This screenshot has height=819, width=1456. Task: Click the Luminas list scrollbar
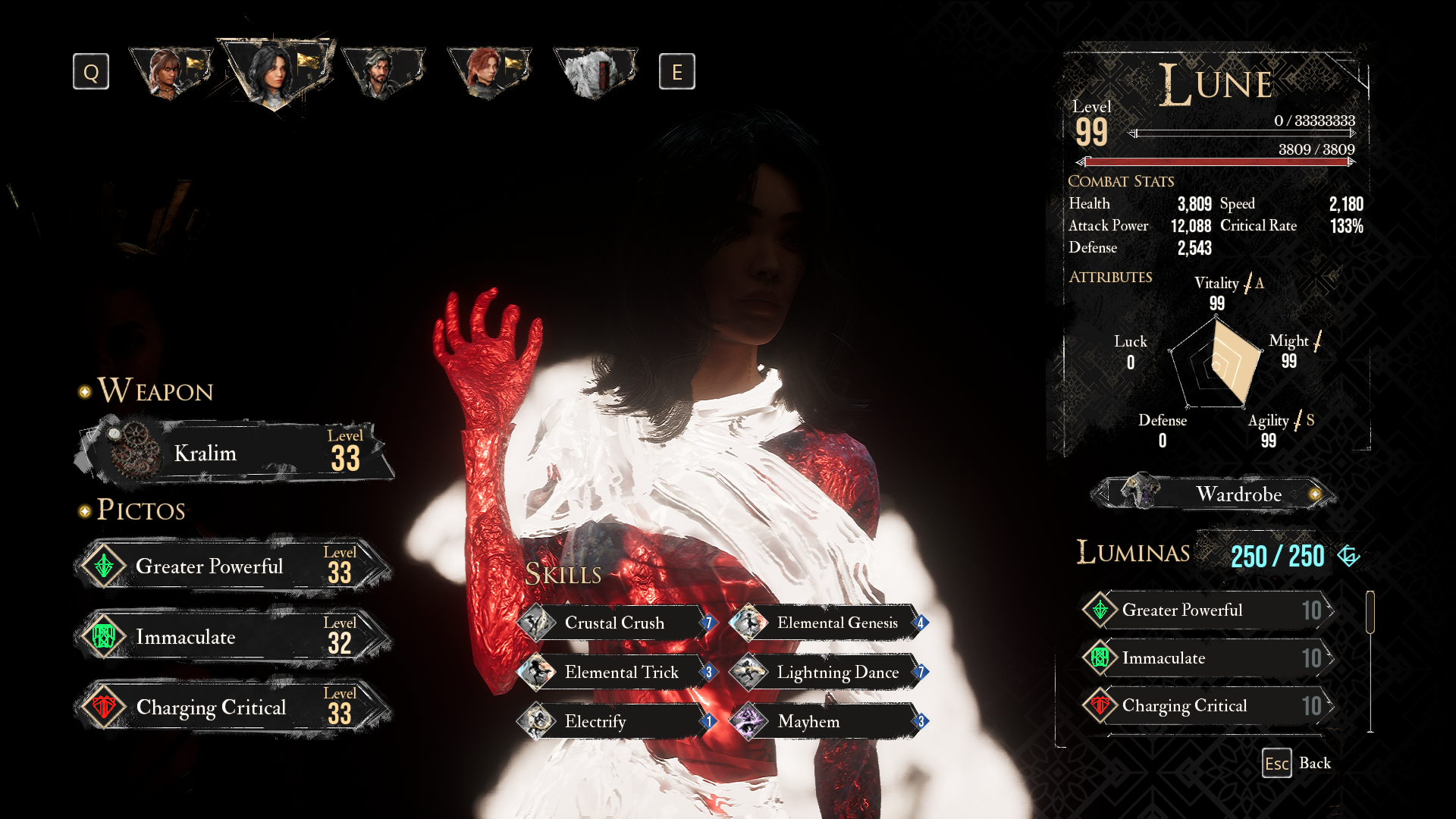tap(1370, 612)
